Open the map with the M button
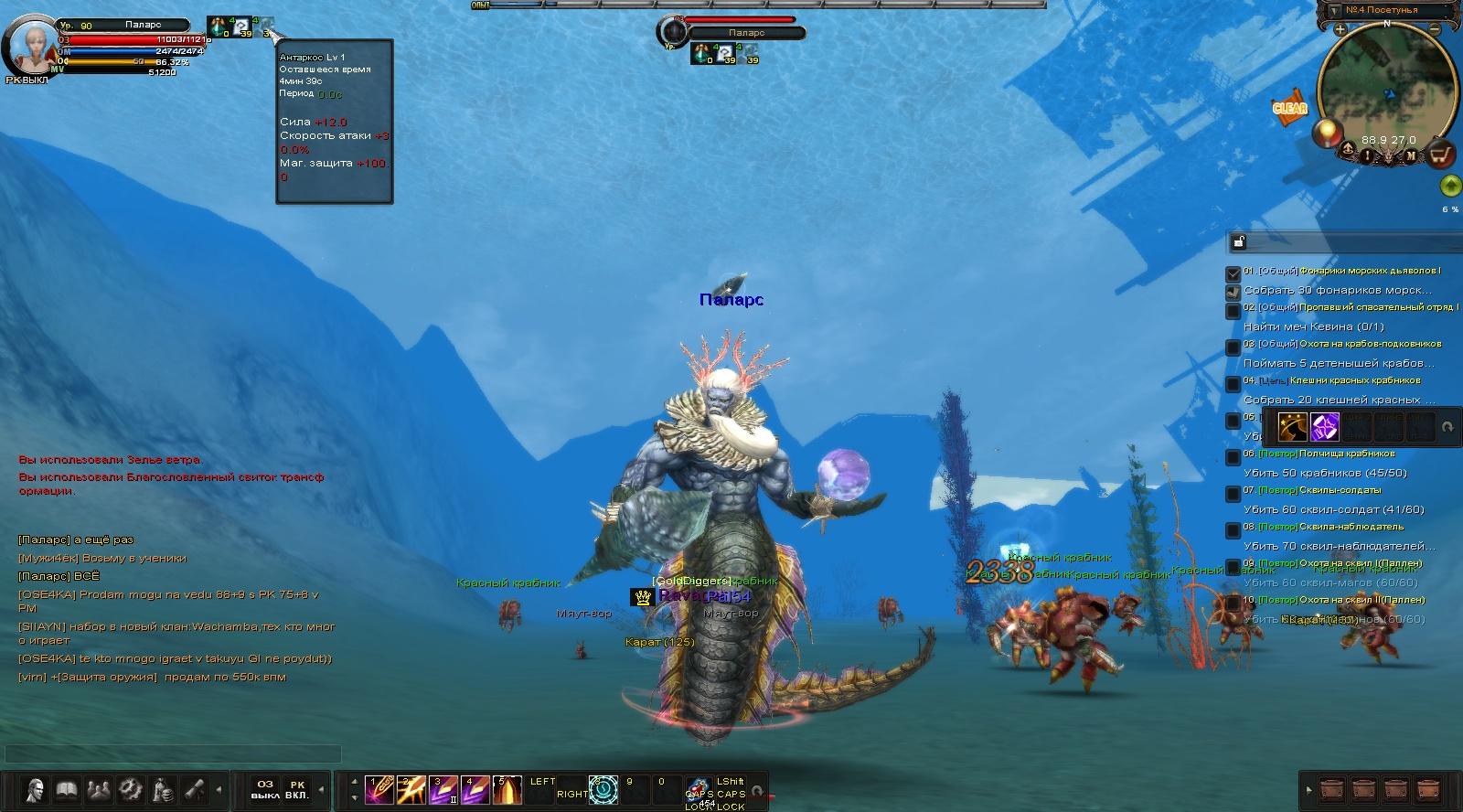The height and width of the screenshot is (812, 1463). 1411,155
